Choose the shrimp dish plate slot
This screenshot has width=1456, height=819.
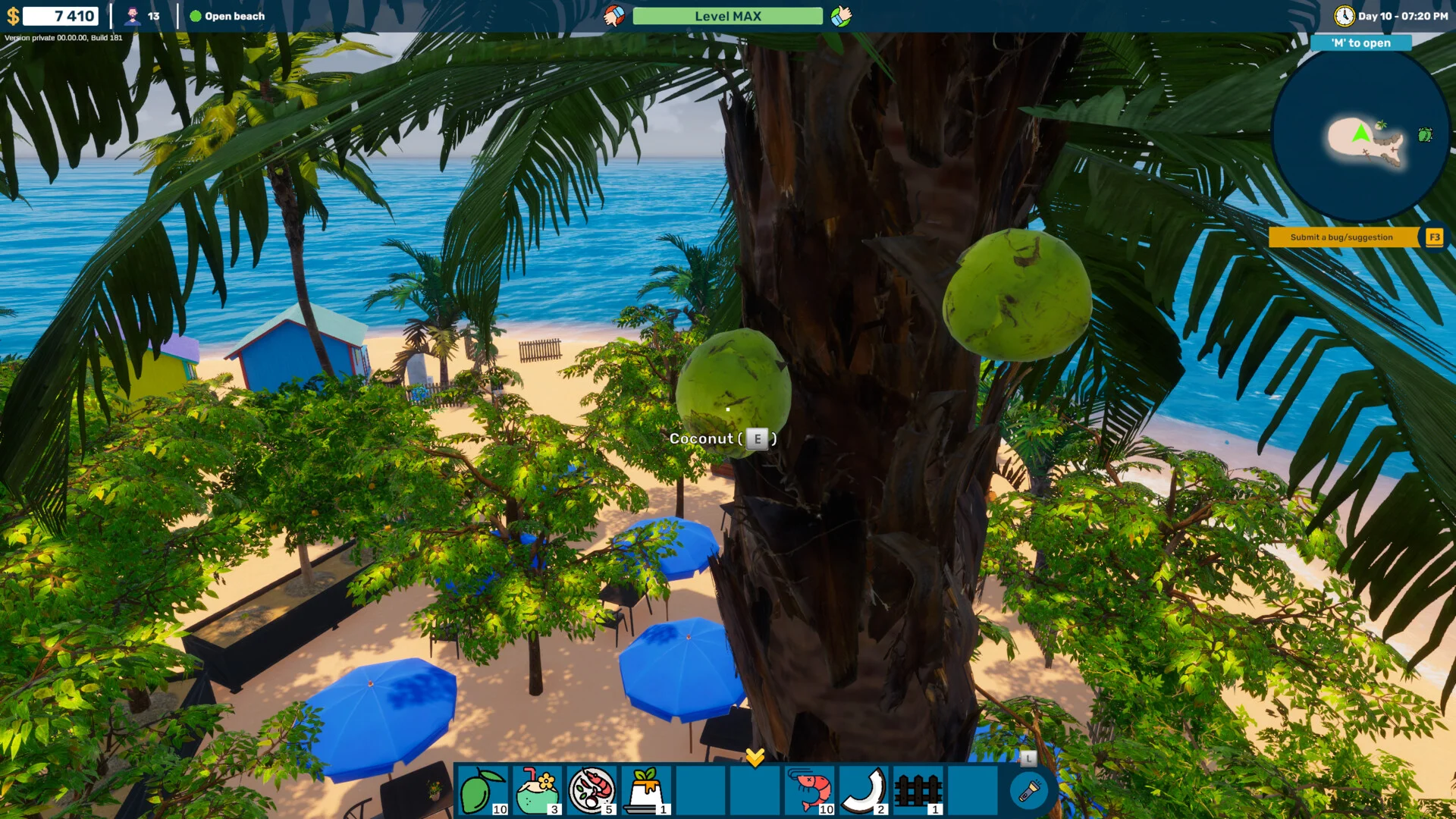(591, 790)
